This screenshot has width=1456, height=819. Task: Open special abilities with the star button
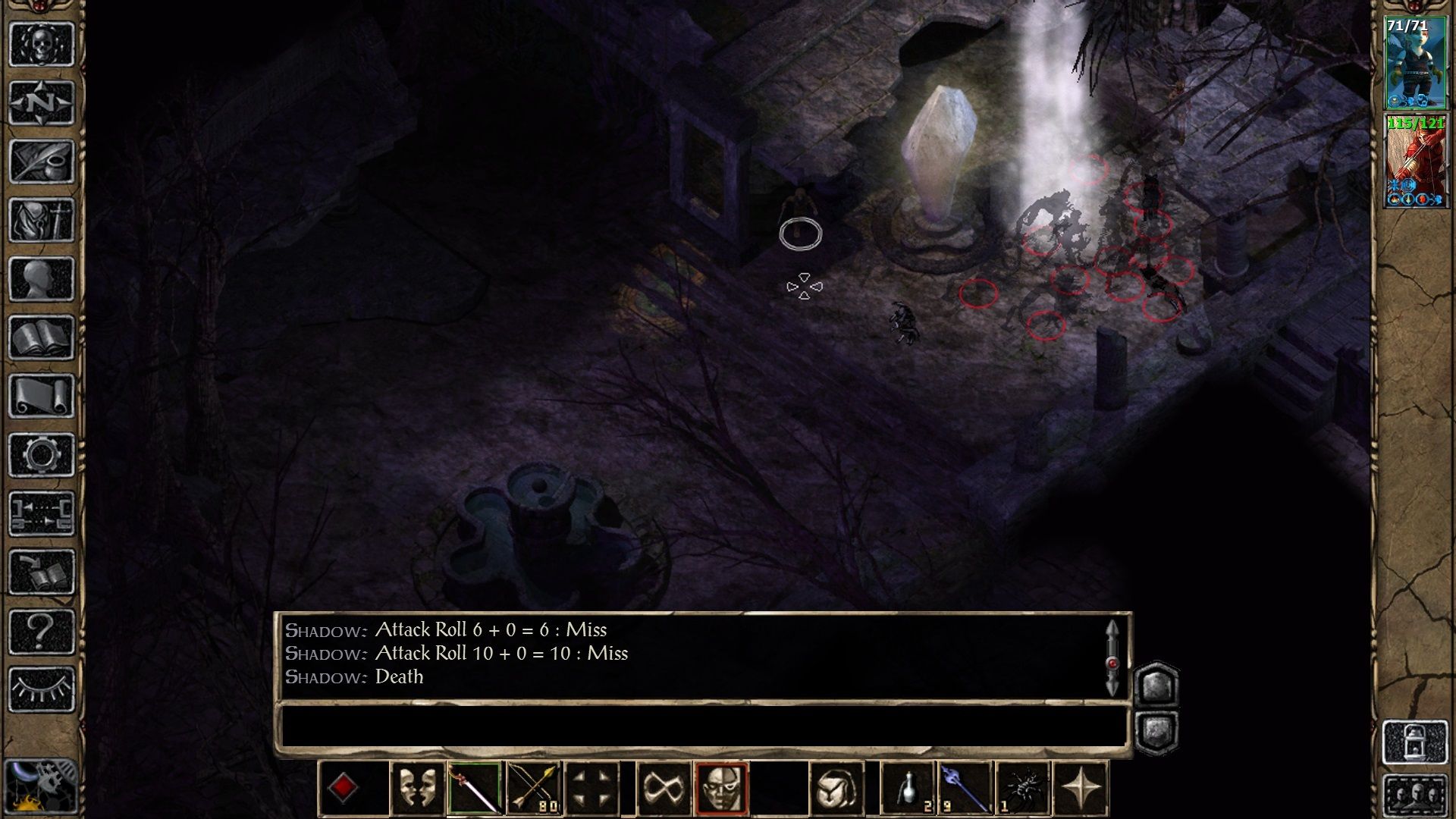[1081, 789]
